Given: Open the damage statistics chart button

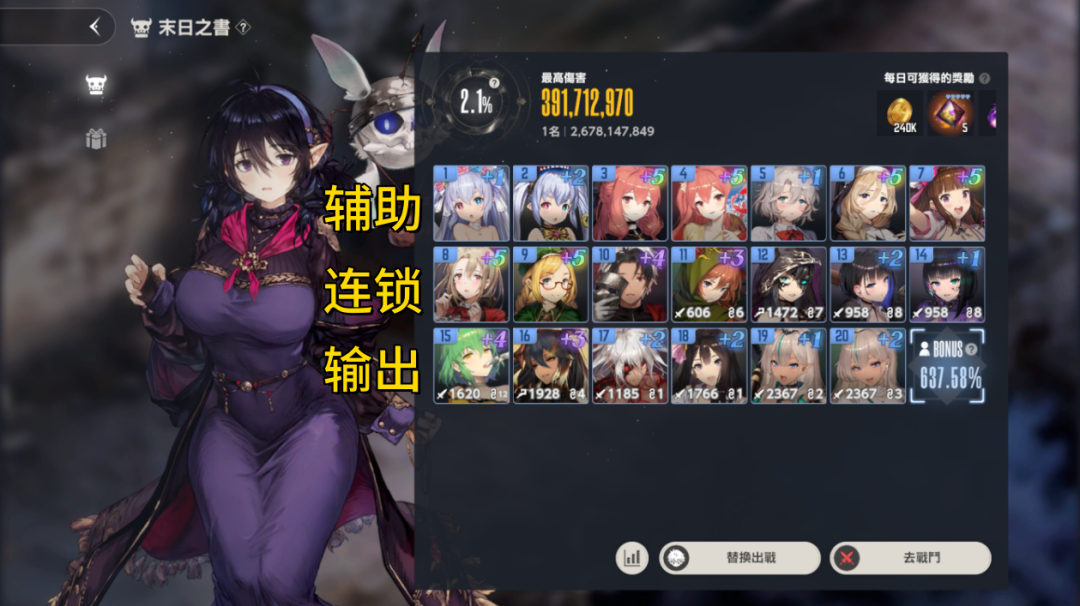Looking at the screenshot, I should coord(632,558).
